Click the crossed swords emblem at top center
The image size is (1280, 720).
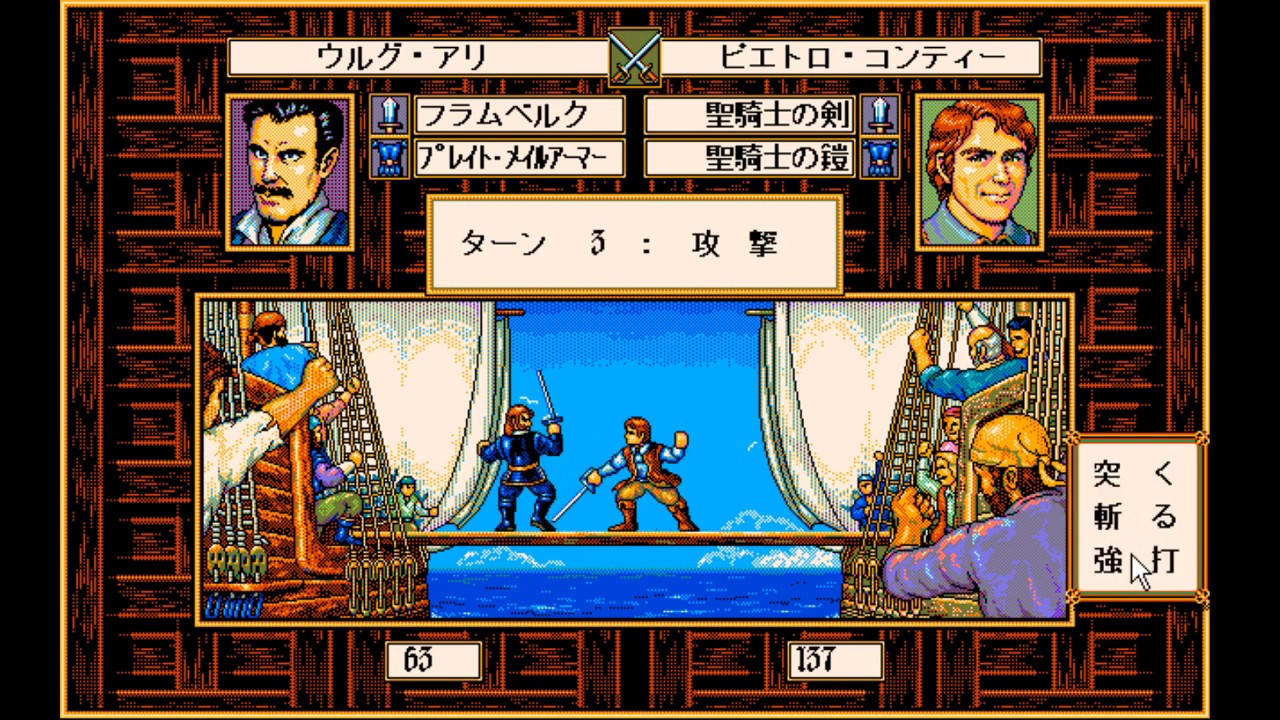(633, 57)
